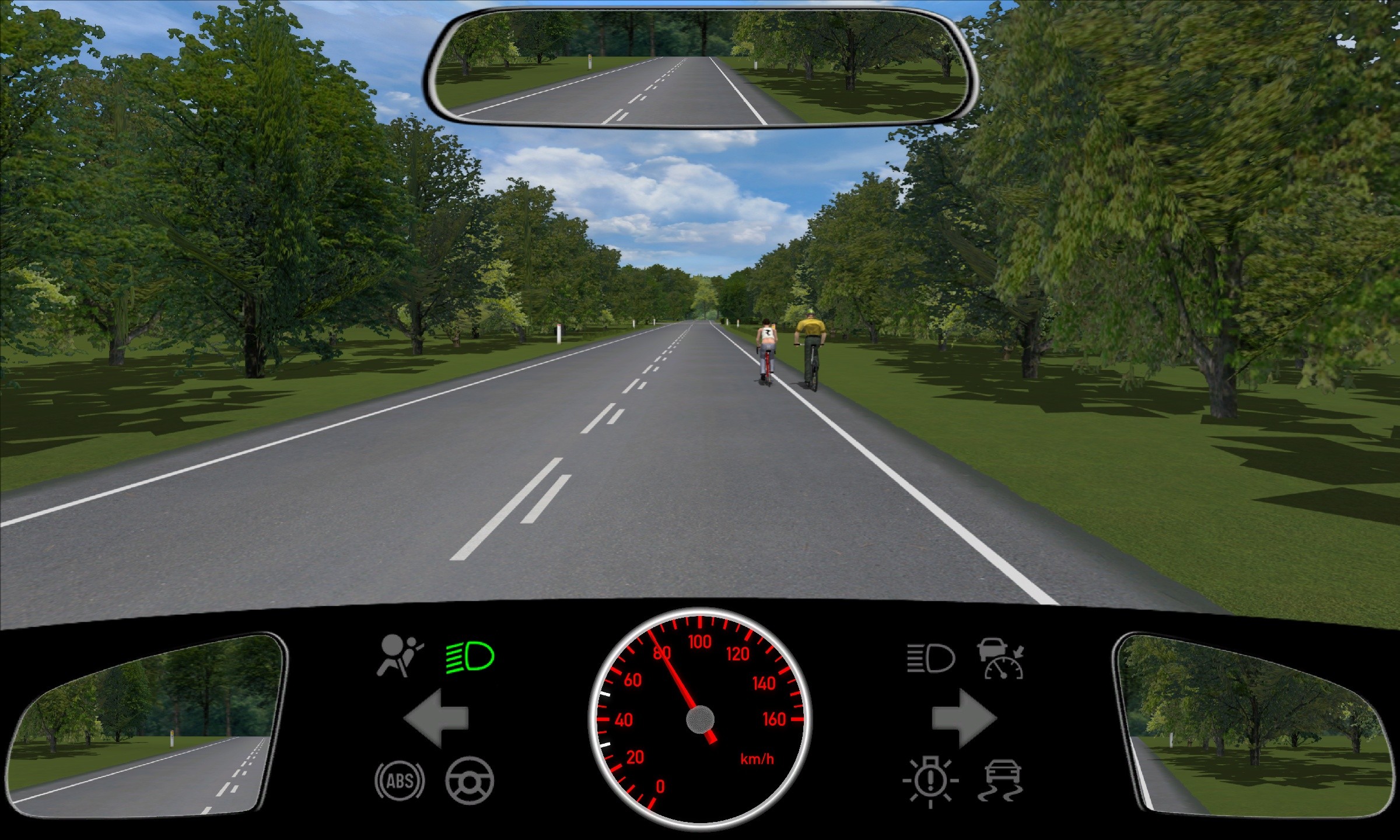Image resolution: width=1400 pixels, height=840 pixels.
Task: Check the interior rearview mirror
Action: click(x=701, y=67)
